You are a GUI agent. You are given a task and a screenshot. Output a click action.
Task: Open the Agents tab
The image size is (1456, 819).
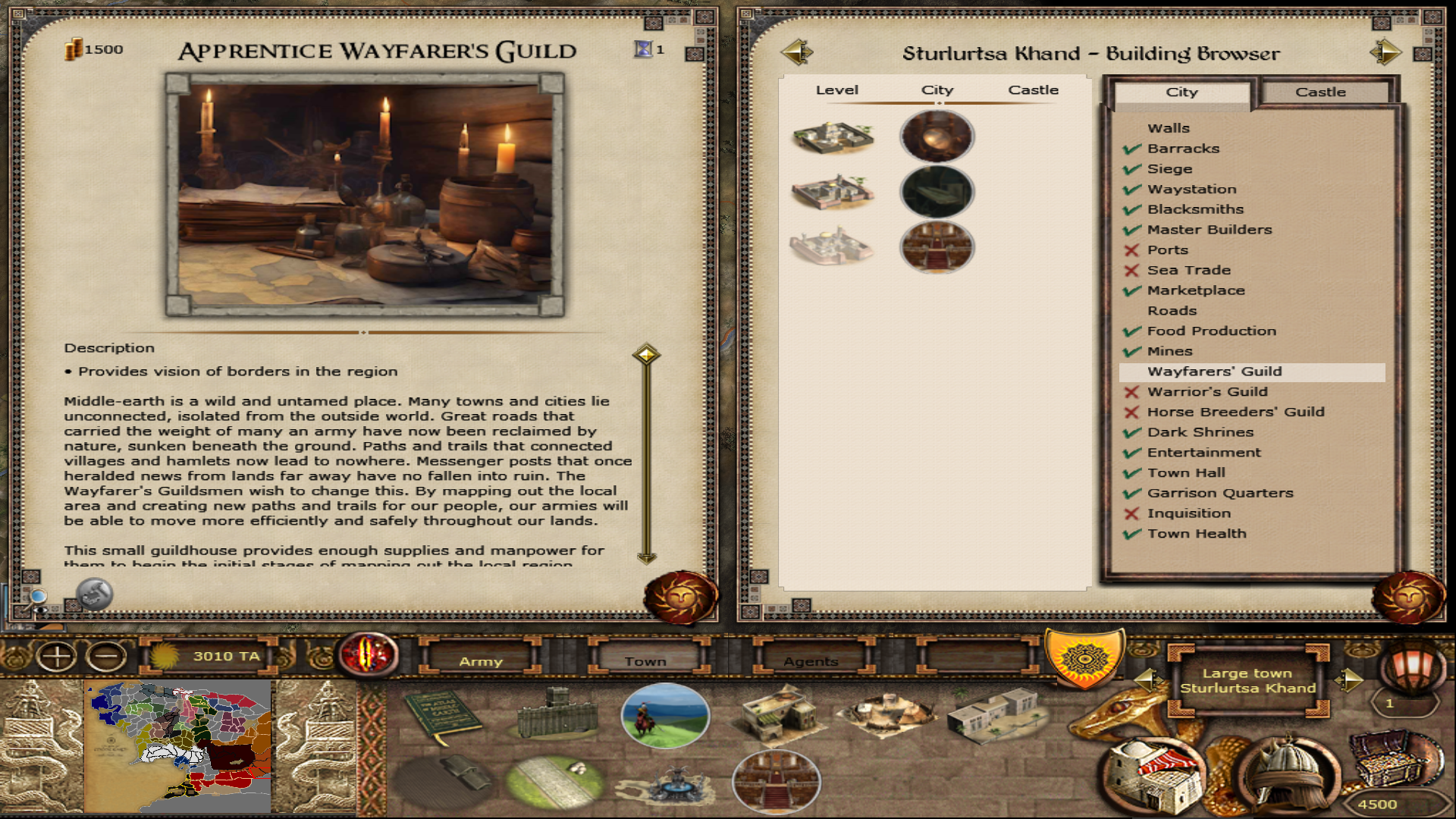coord(811,661)
